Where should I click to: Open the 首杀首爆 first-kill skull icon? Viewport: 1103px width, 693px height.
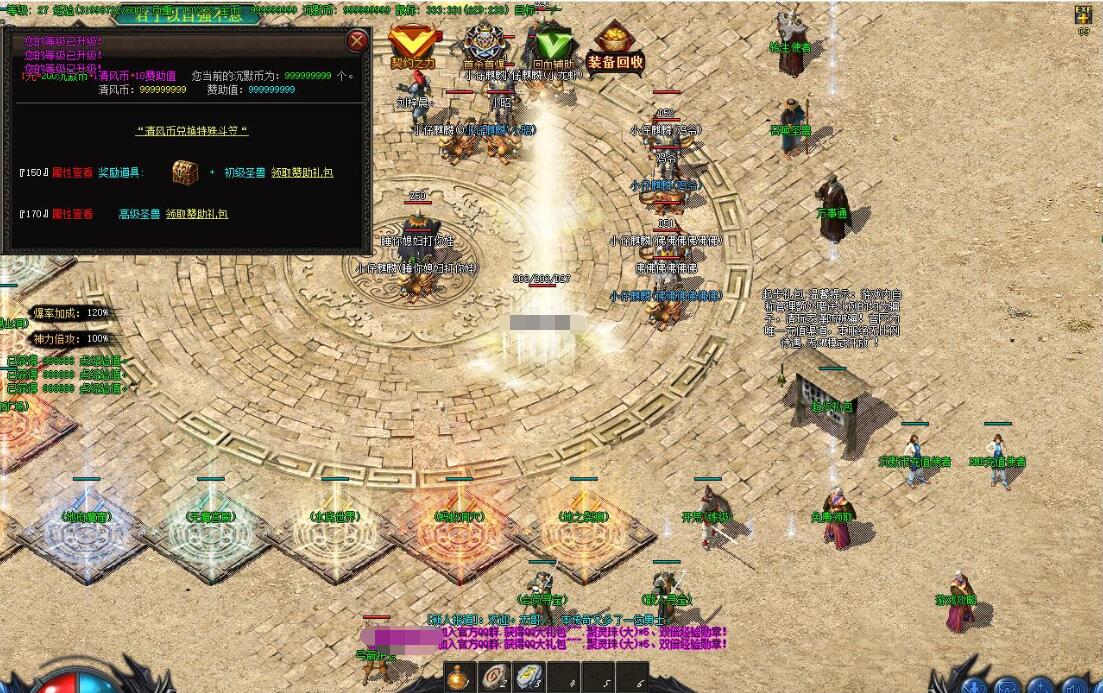484,46
